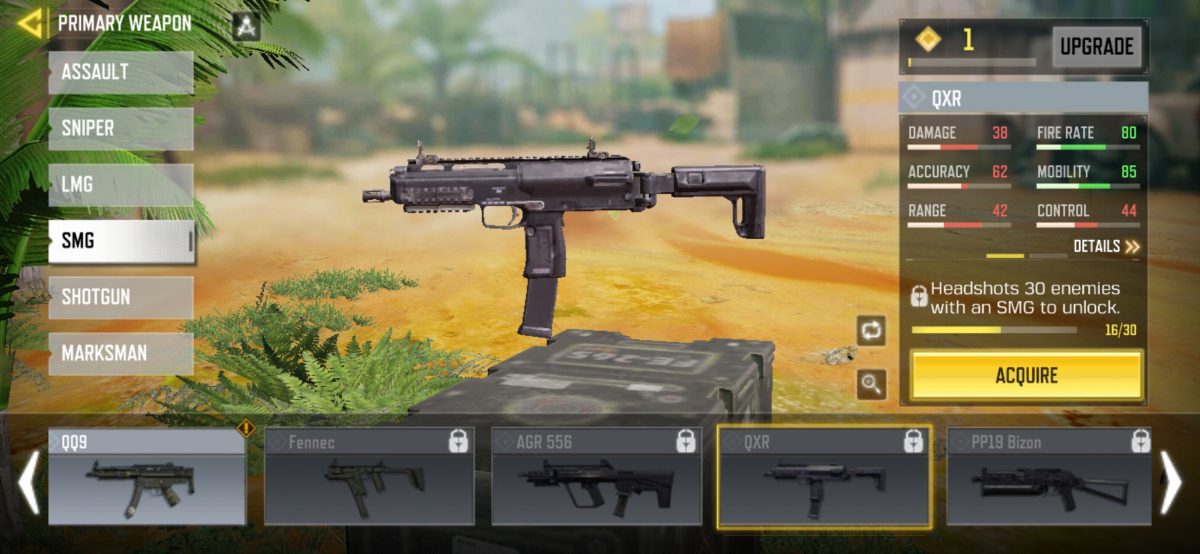Viewport: 1200px width, 554px height.
Task: Open the LMG weapon list
Action: pos(121,185)
